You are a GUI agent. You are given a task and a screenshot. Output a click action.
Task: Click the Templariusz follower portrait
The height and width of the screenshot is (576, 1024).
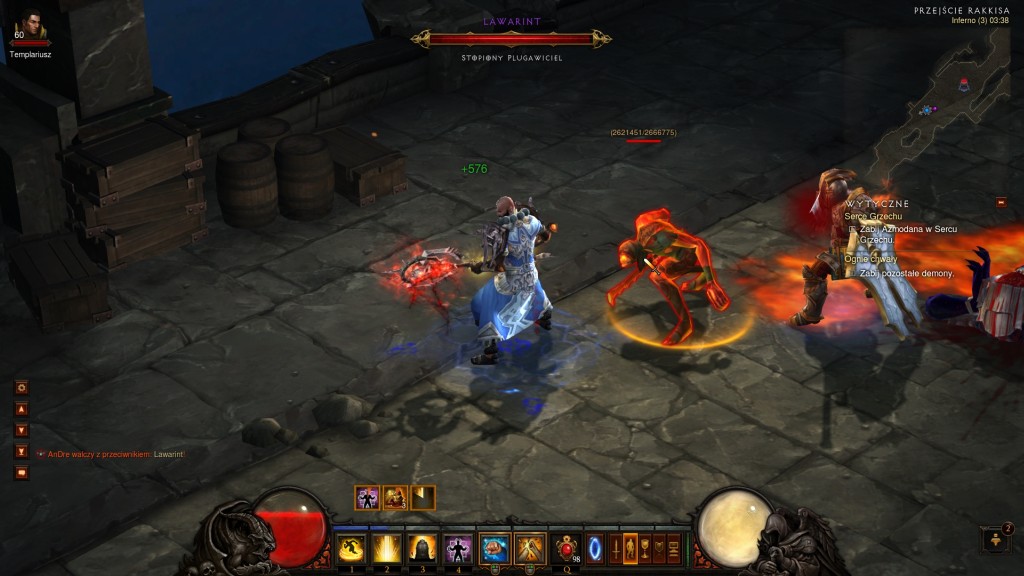pos(29,26)
